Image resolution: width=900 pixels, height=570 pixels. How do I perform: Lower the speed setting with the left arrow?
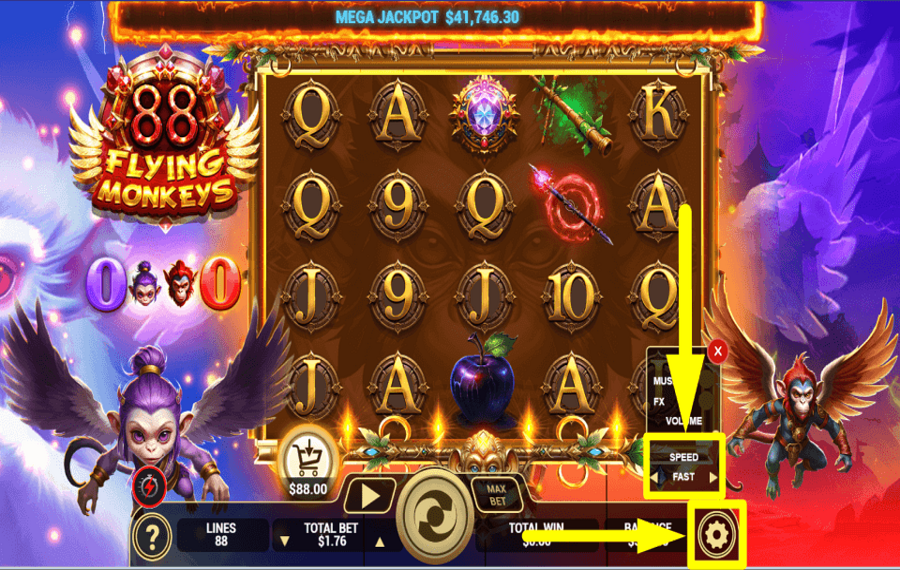click(655, 478)
